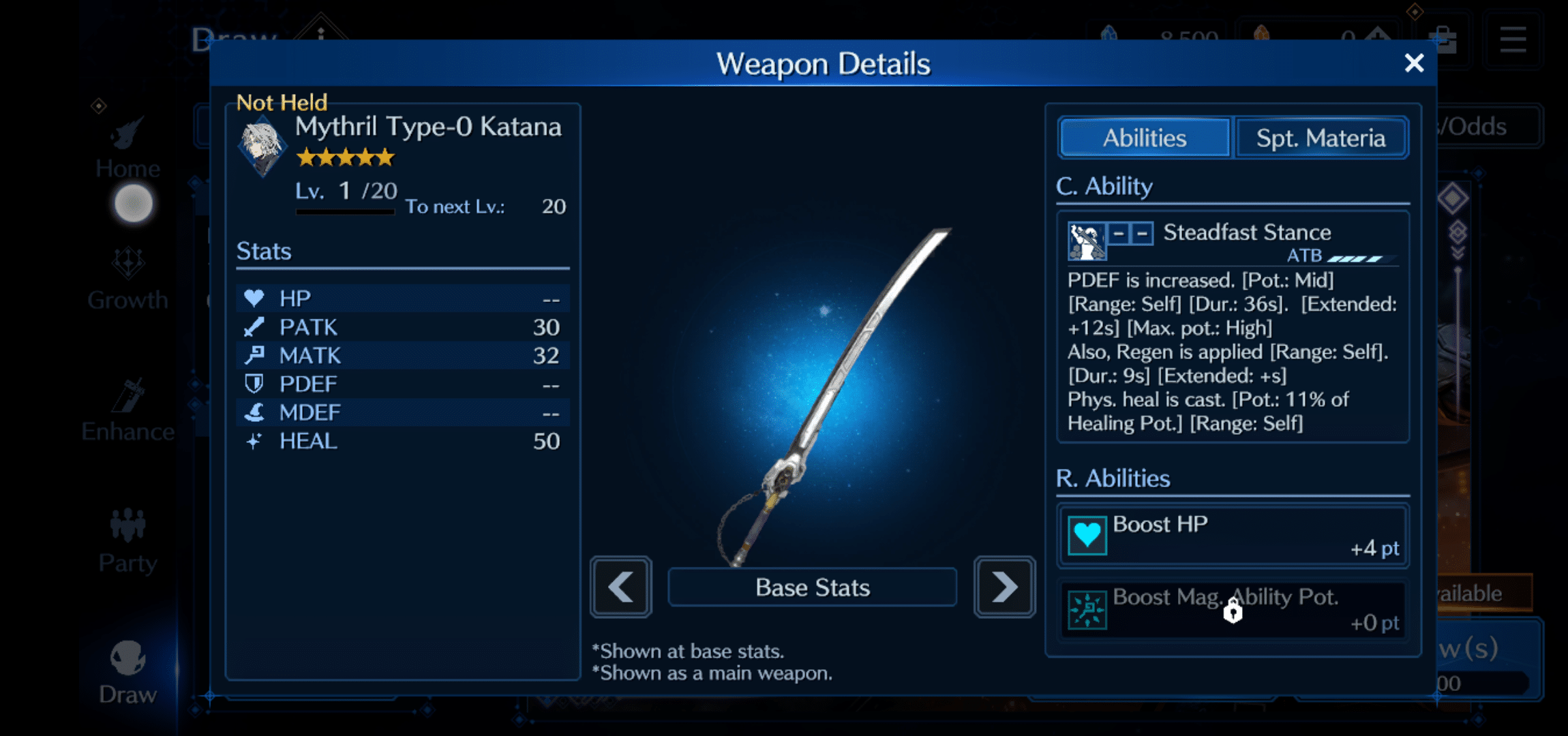Open the hamburger menu at top right
The width and height of the screenshot is (1568, 736).
[x=1512, y=39]
